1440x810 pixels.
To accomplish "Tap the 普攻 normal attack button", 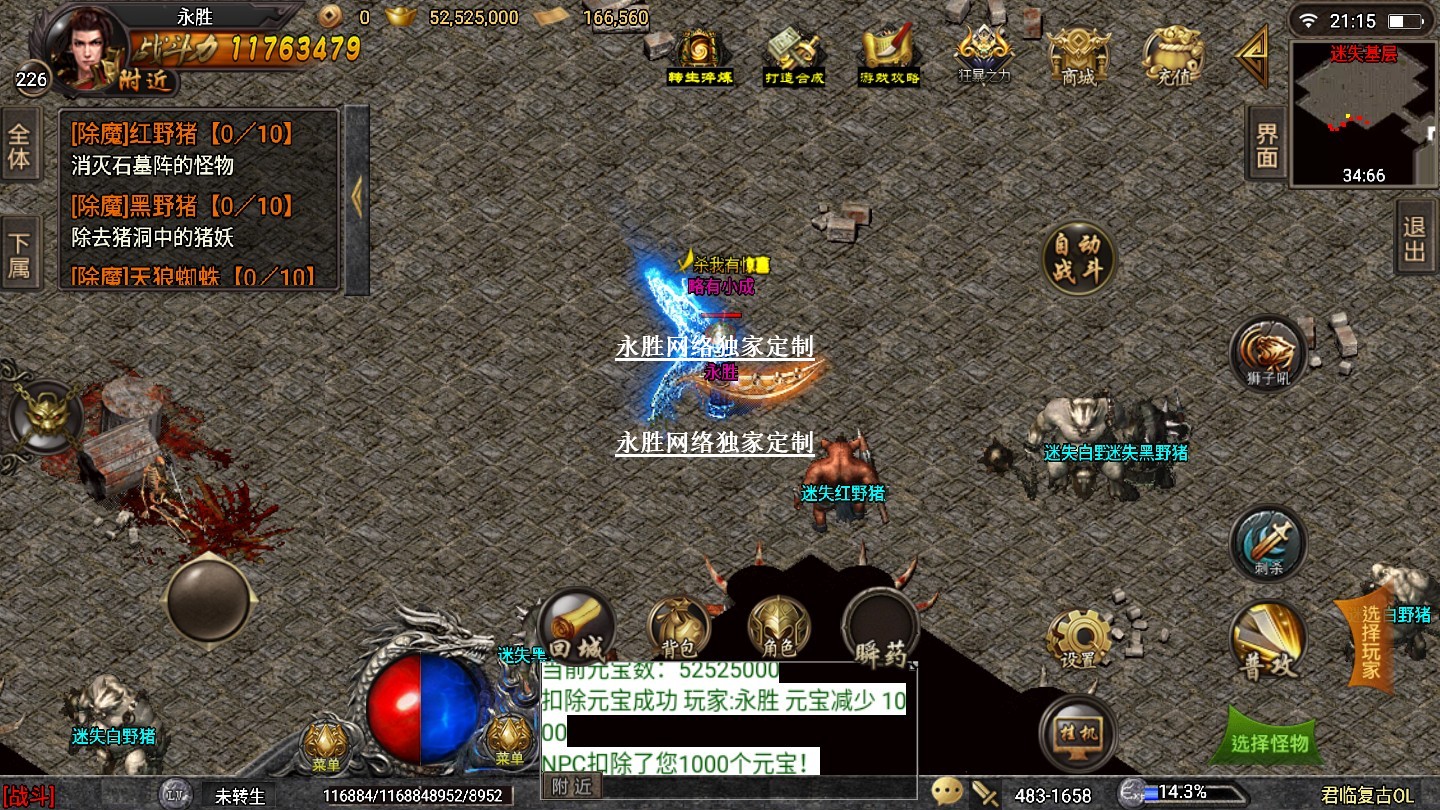I will [x=1269, y=641].
